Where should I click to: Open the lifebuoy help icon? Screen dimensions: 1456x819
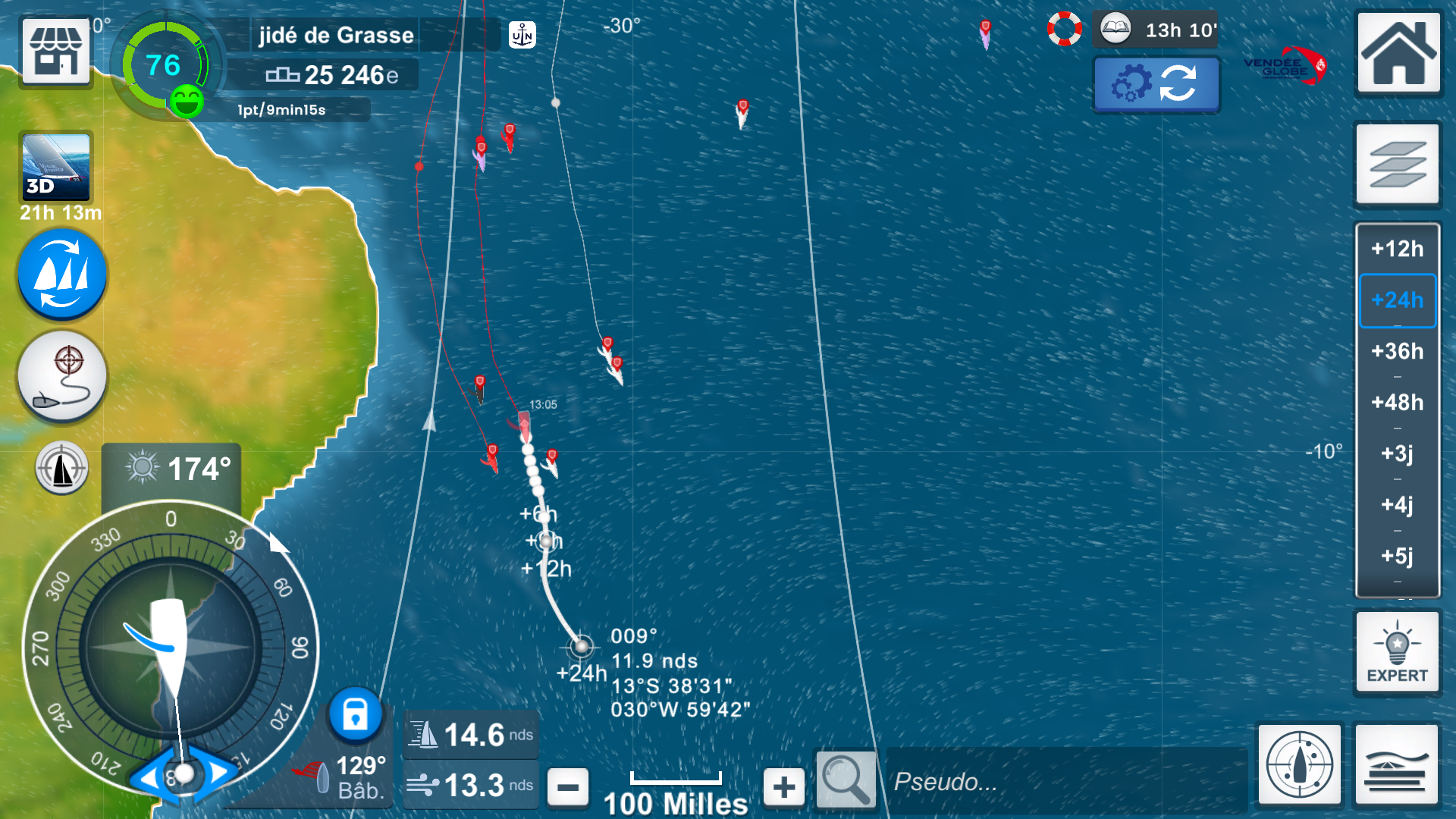coord(1064,30)
